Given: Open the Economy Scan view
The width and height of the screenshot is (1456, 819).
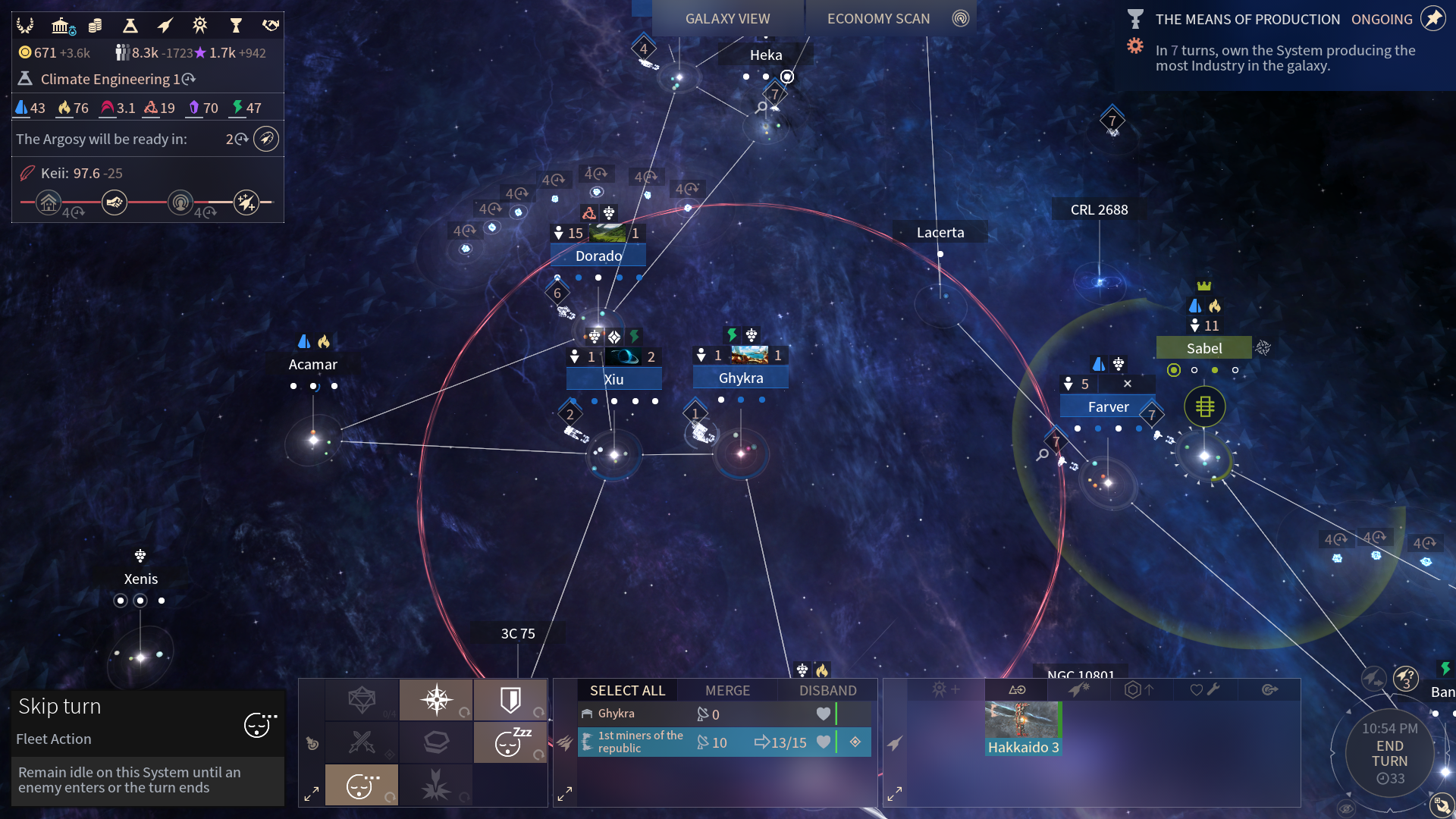Looking at the screenshot, I should click(878, 18).
